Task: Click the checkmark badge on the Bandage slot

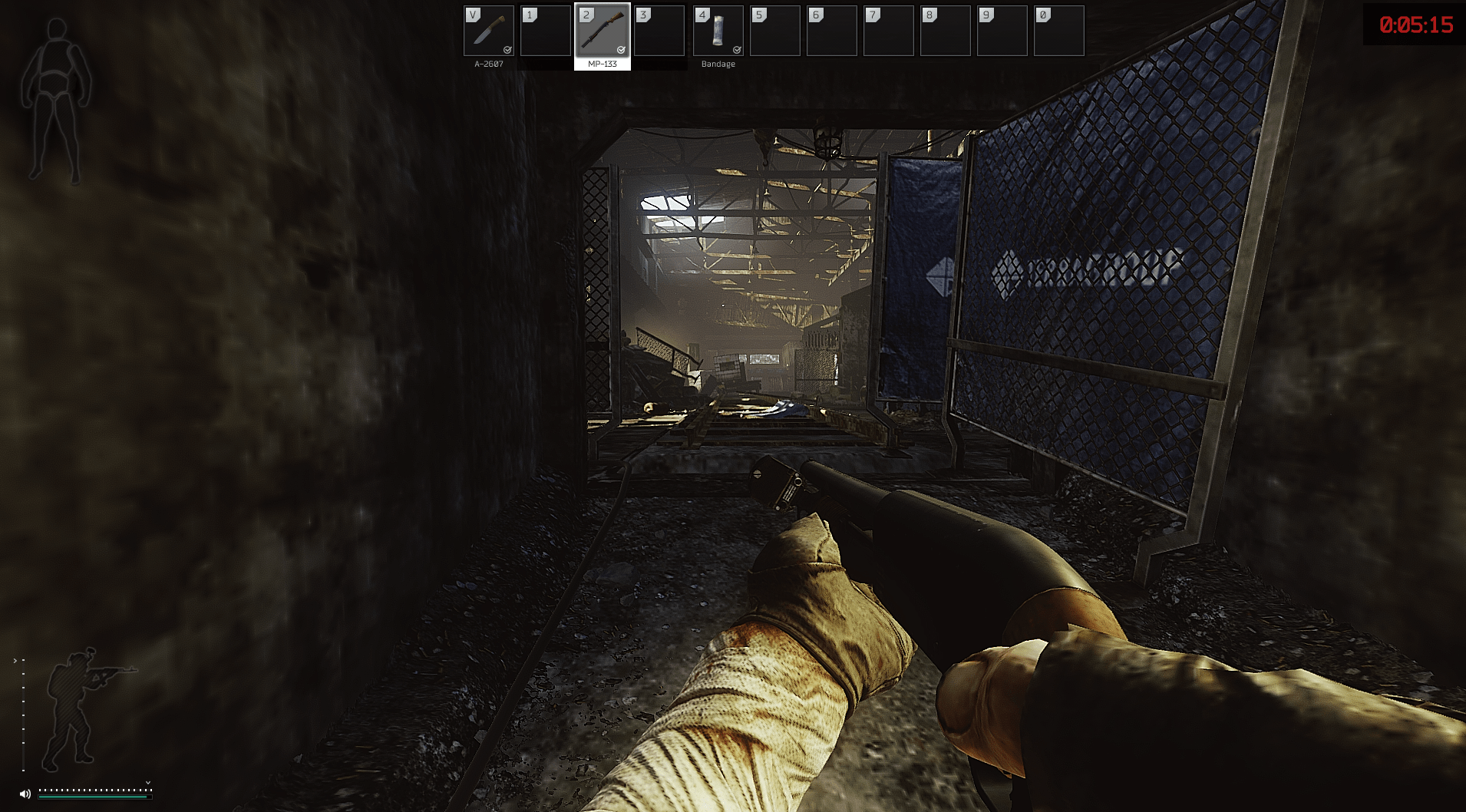Action: 736,49
